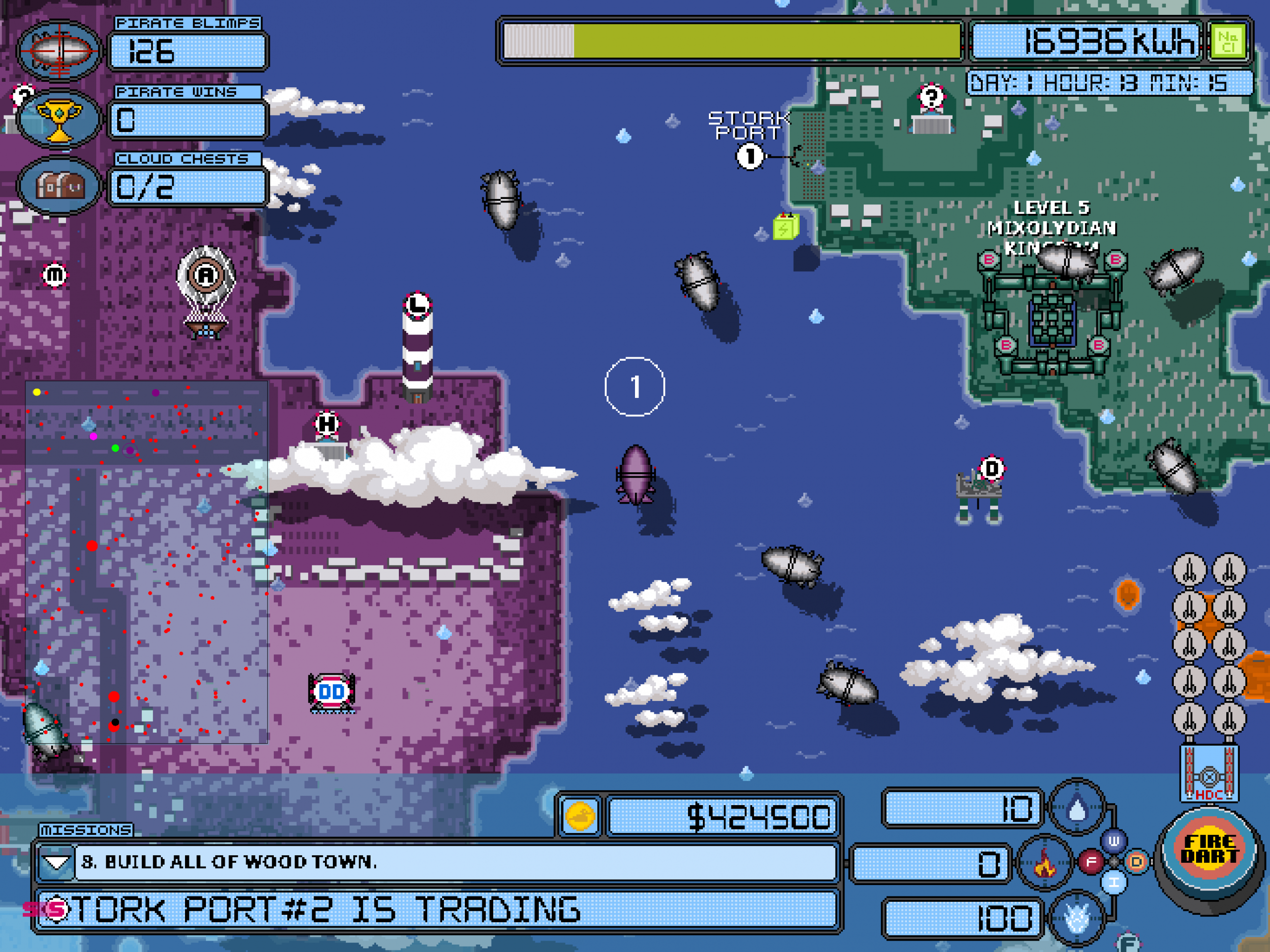Click the cloud chests treasure icon

click(x=59, y=186)
